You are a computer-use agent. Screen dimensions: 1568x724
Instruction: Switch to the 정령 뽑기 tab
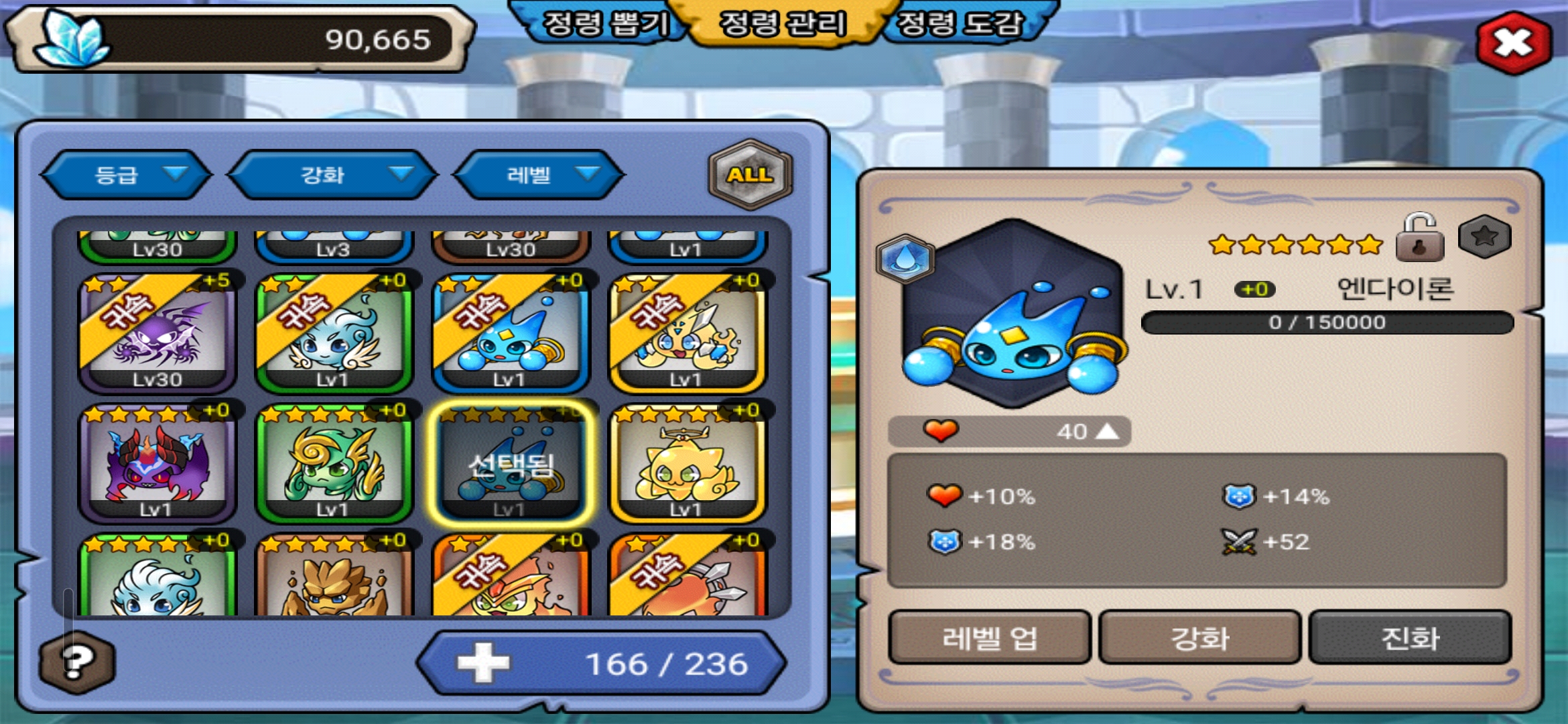click(604, 24)
